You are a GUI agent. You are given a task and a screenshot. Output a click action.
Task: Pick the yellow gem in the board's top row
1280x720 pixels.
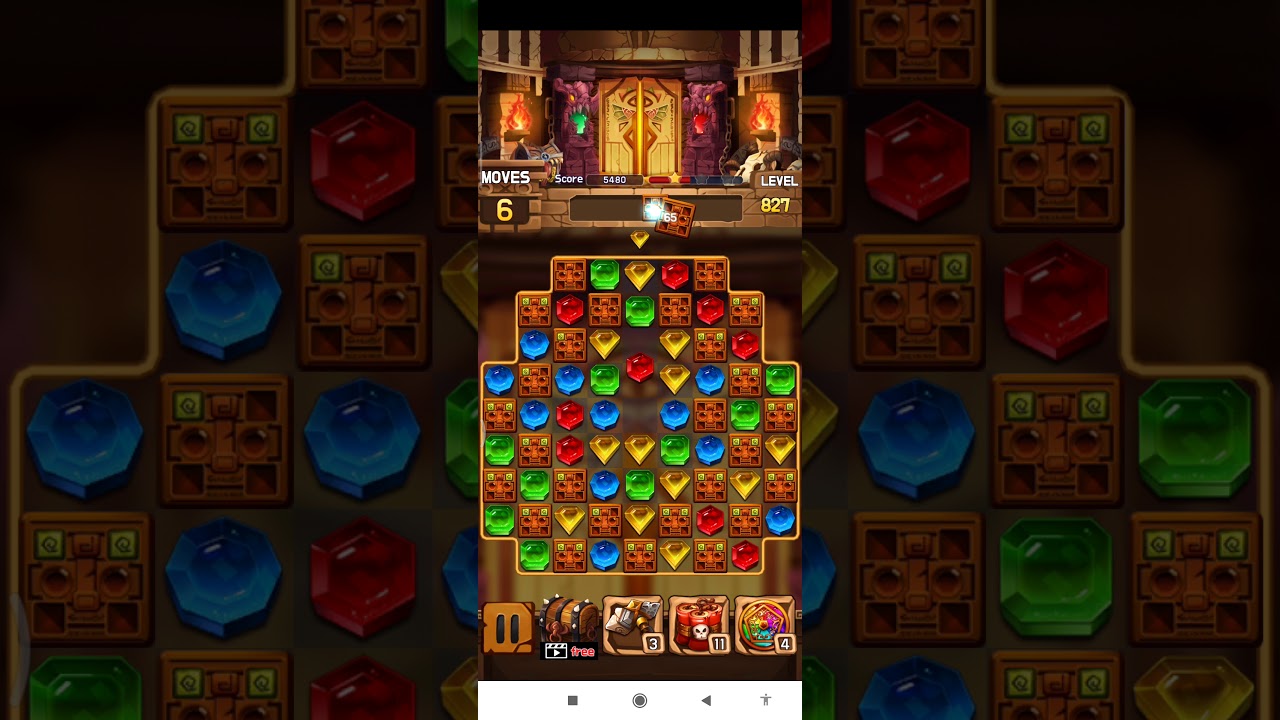[639, 274]
